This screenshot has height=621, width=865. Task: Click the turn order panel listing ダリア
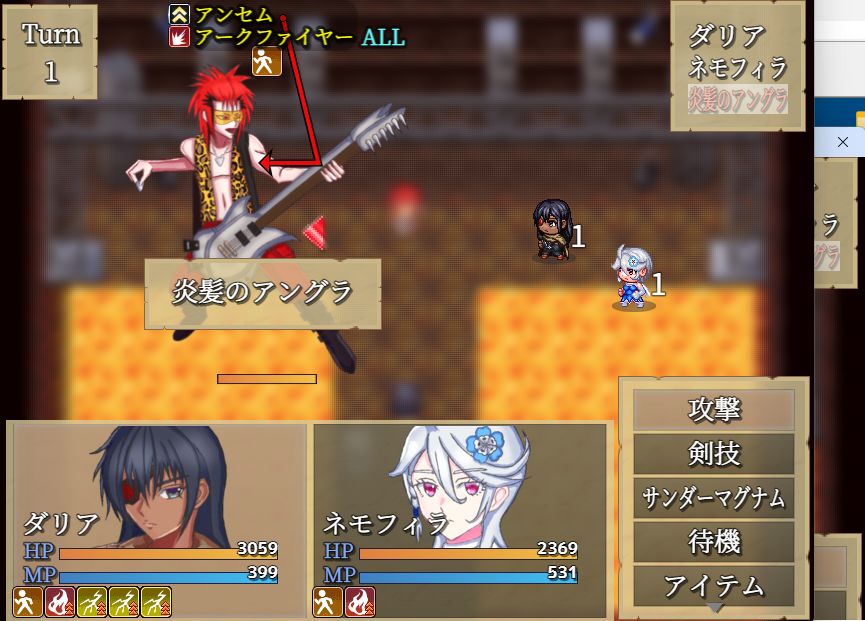[x=737, y=67]
